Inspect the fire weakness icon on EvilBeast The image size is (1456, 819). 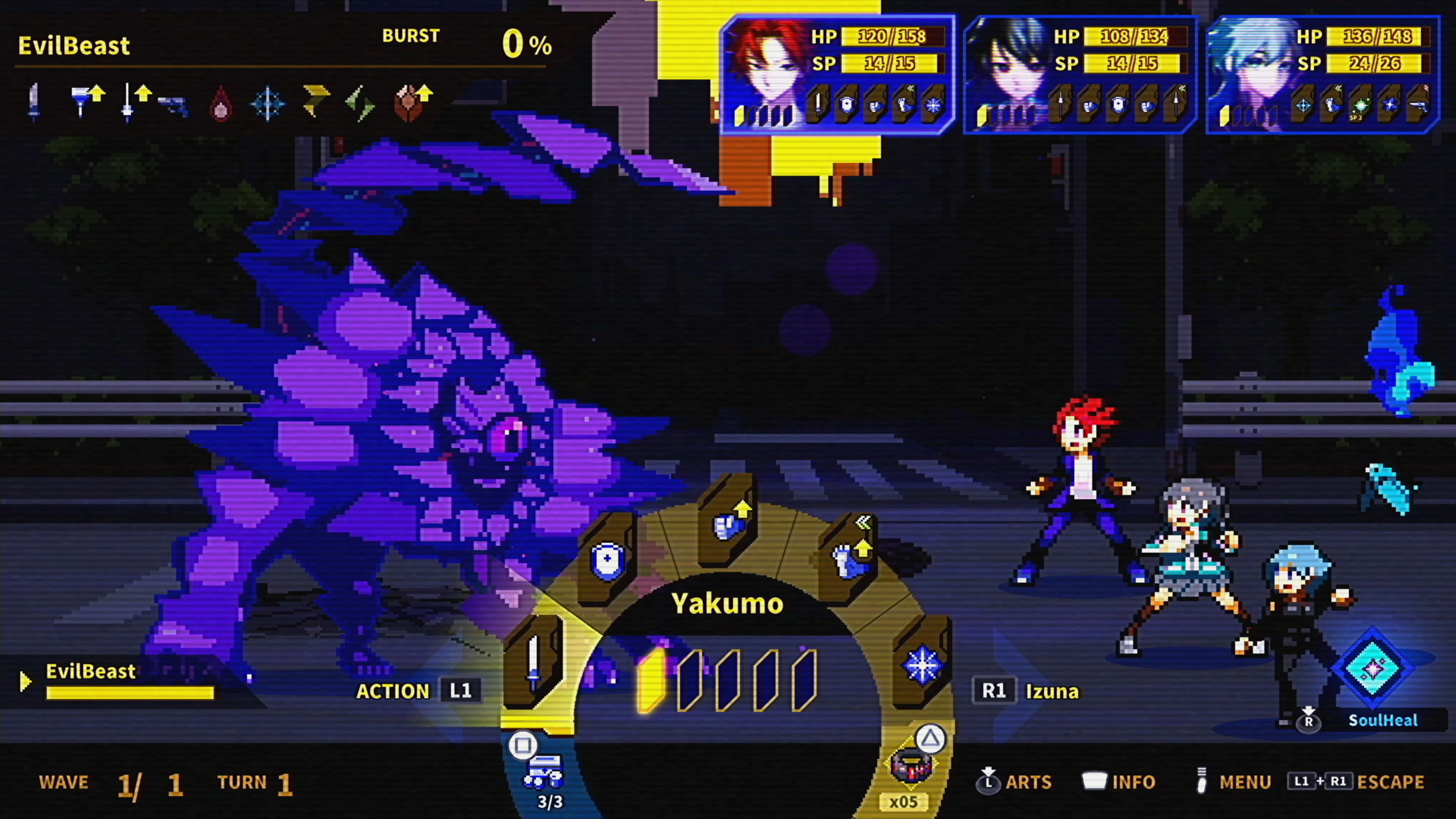click(x=220, y=104)
